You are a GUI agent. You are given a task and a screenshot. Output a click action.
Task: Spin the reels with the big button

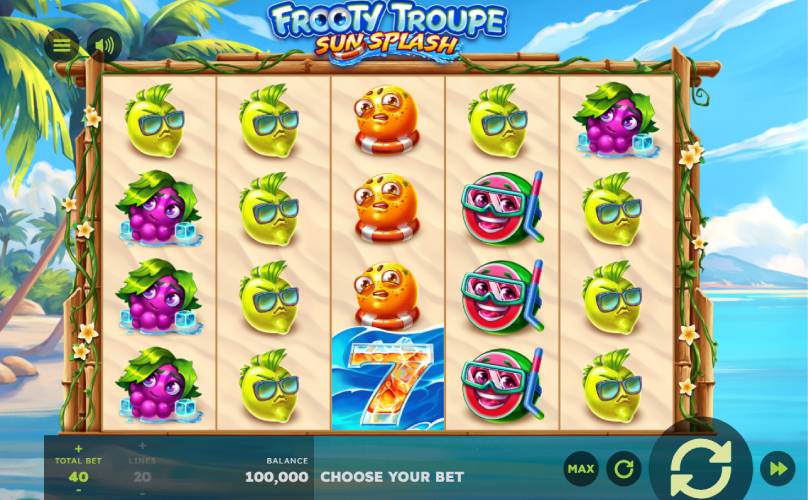click(x=700, y=467)
